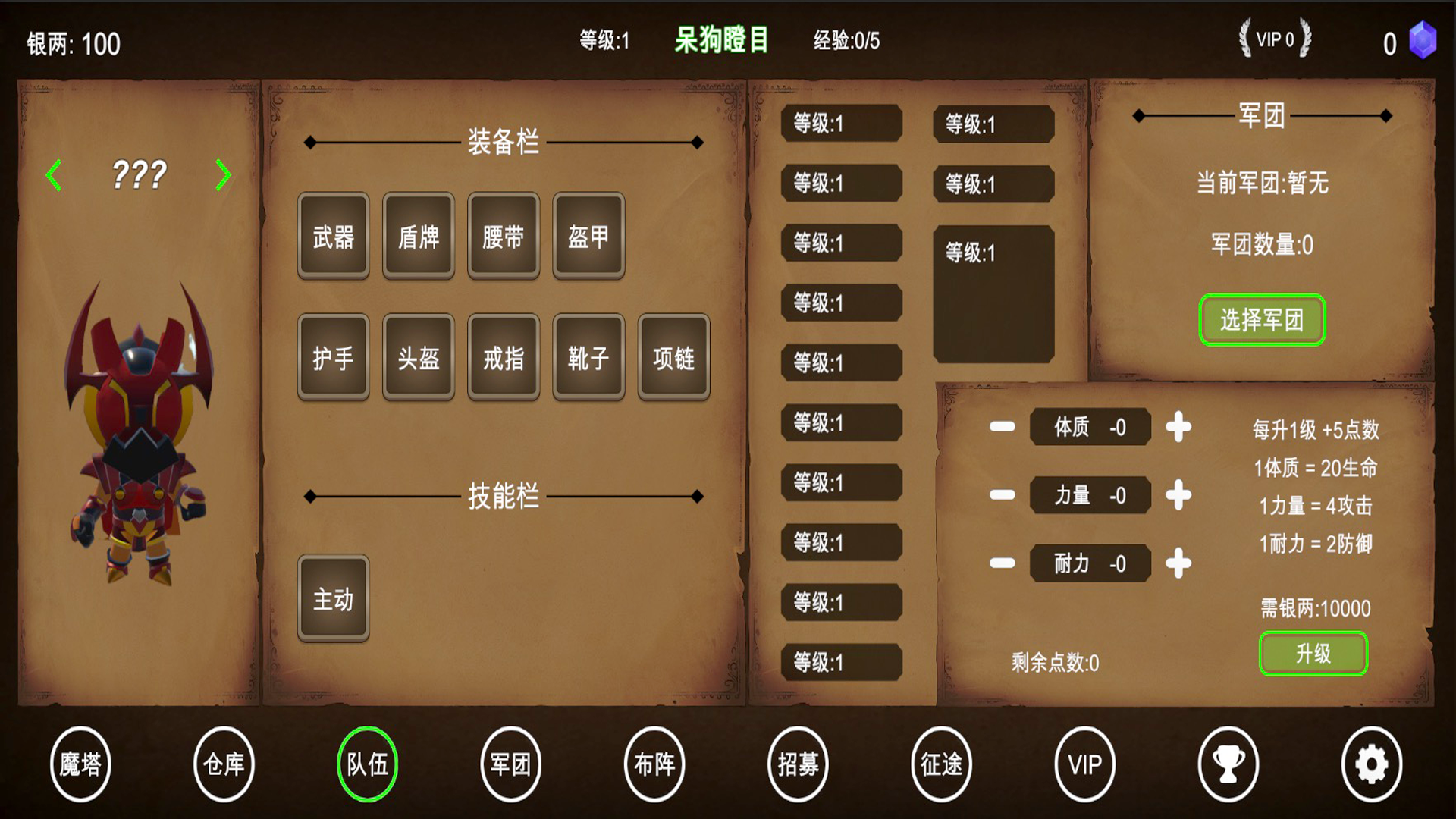Select the first 等级:1 hero entry
The width and height of the screenshot is (1456, 819).
click(840, 124)
